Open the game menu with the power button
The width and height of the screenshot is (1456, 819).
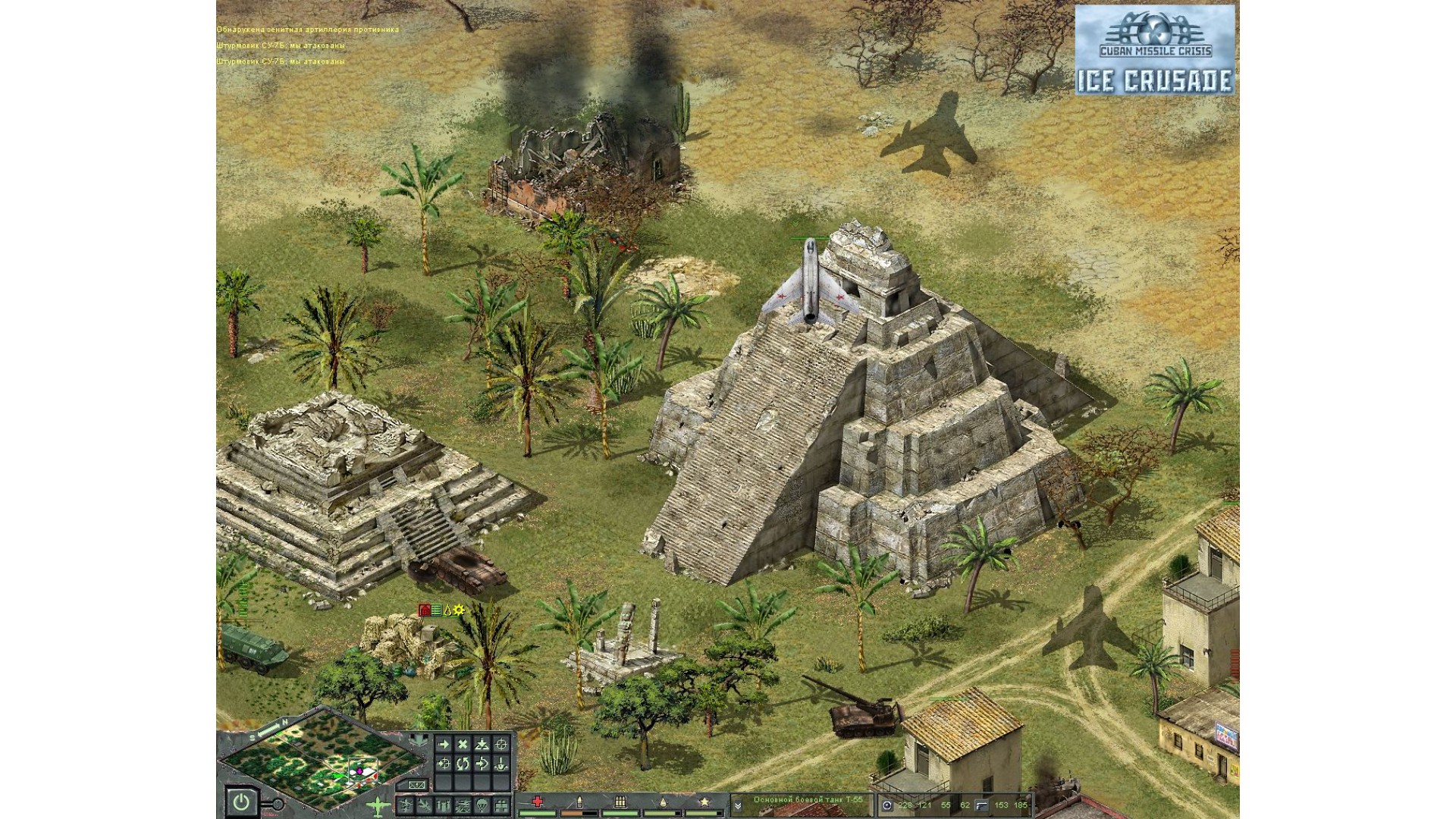[x=240, y=802]
